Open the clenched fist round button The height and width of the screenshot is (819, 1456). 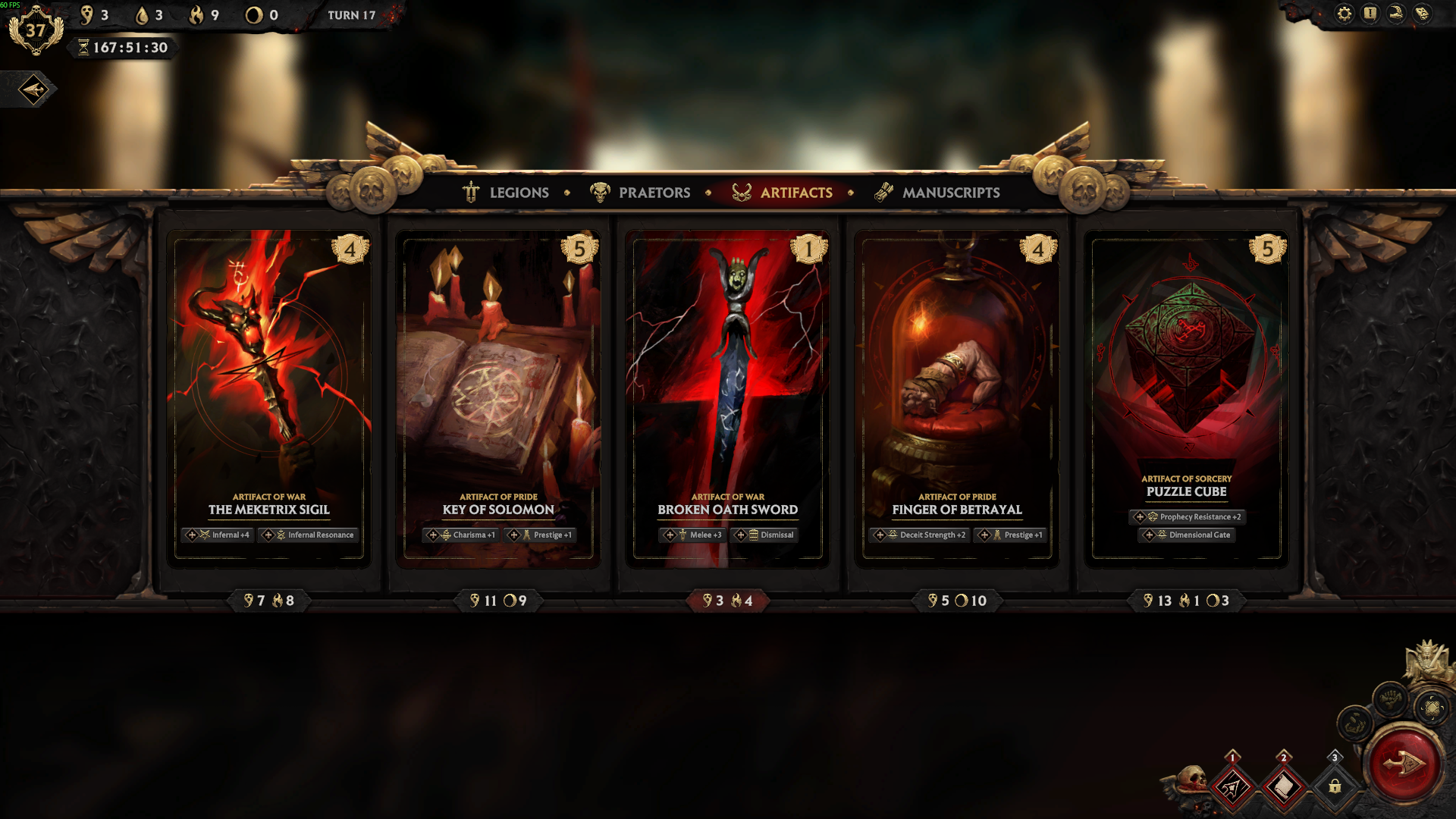point(1390,698)
